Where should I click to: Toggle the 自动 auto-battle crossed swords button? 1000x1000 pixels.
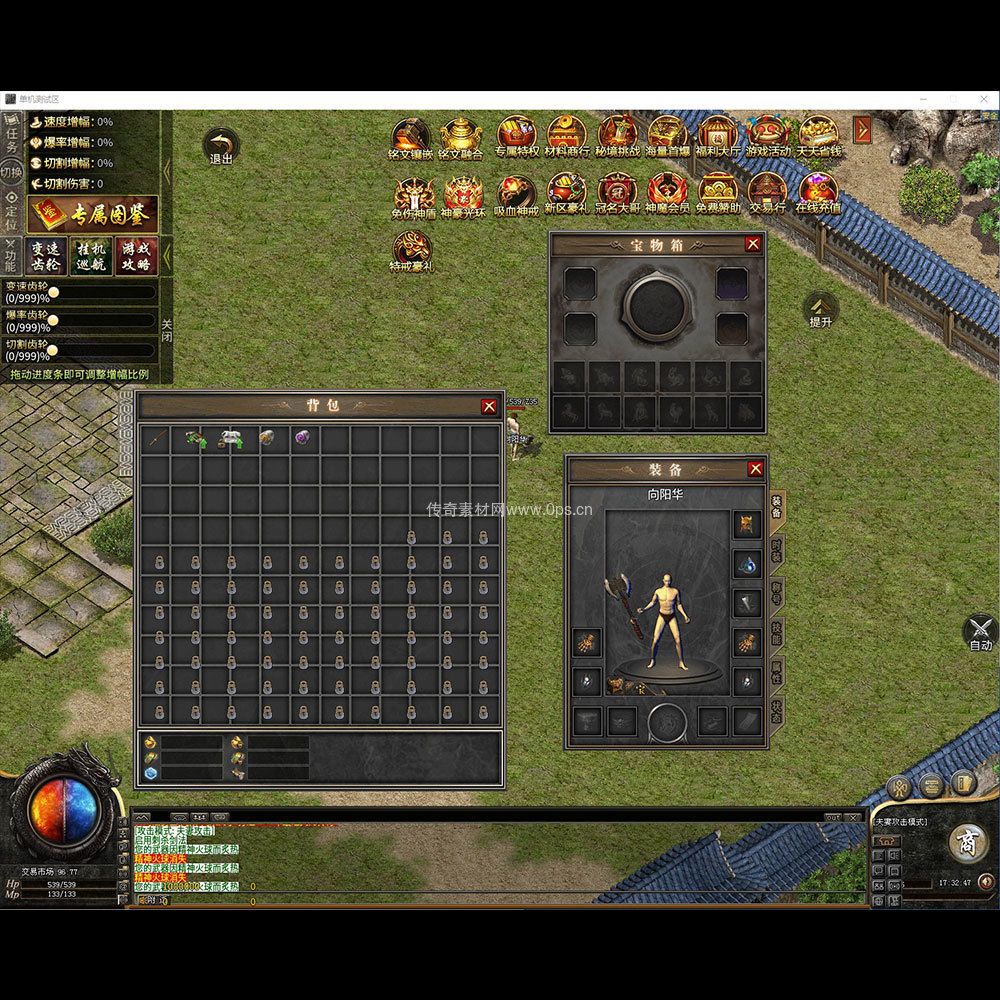click(x=980, y=631)
